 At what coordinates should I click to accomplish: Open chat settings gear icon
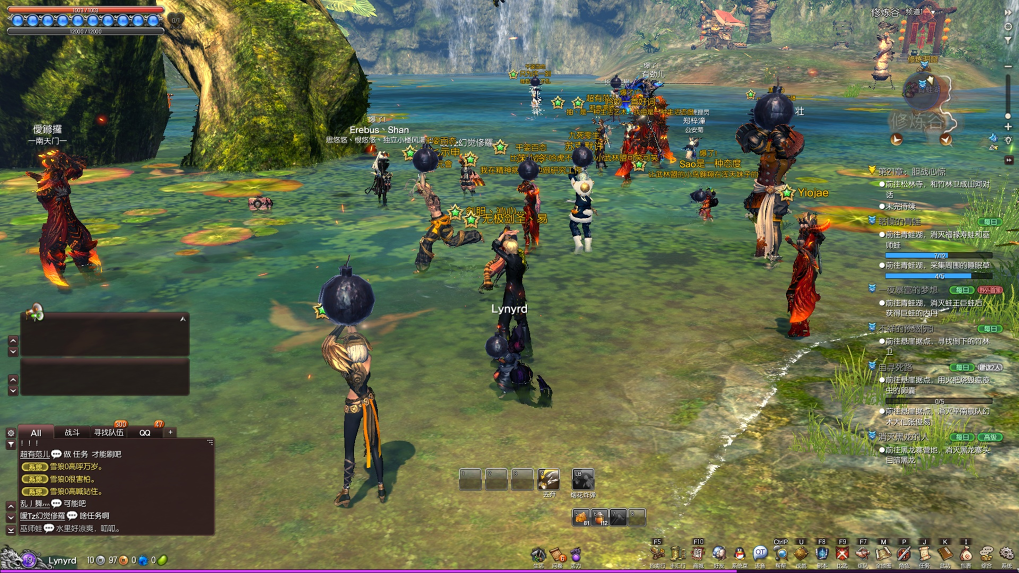click(11, 433)
